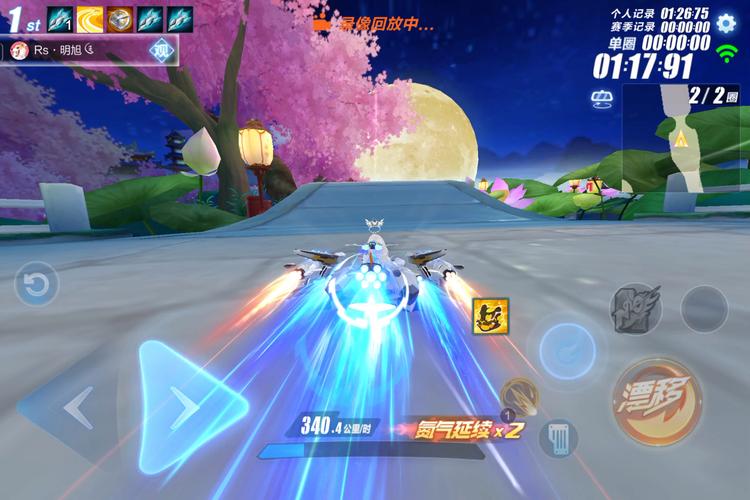Select the bronze compass item slot
The width and height of the screenshot is (750, 500).
pos(120,18)
